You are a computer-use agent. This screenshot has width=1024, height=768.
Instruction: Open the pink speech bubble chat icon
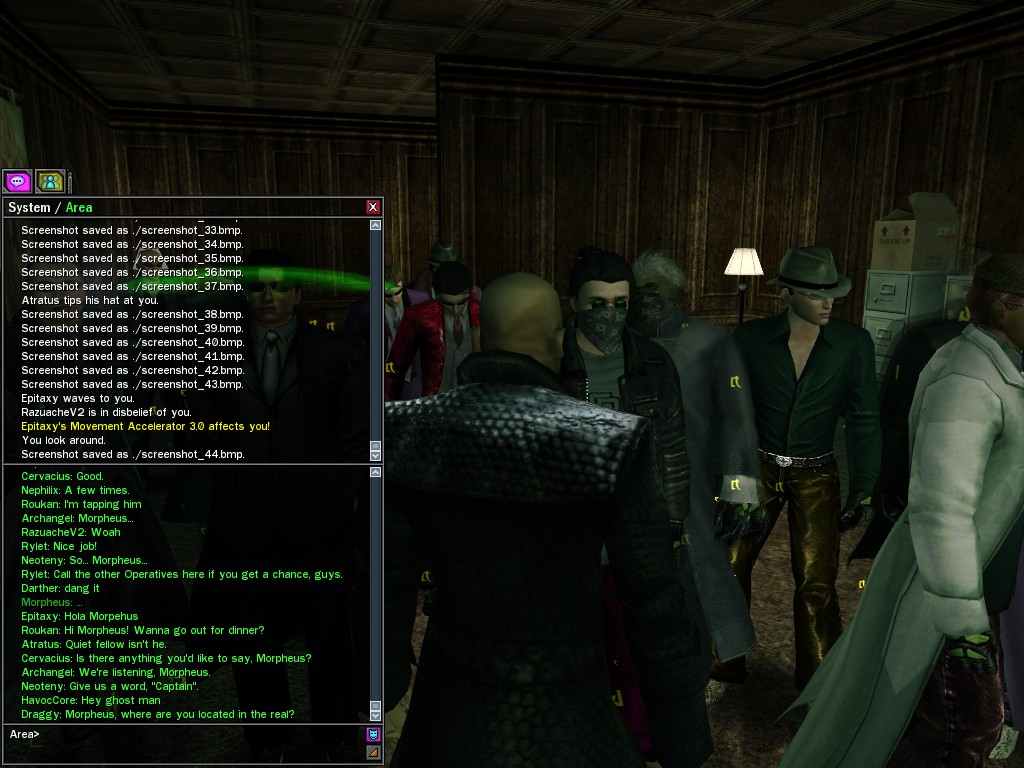pos(17,181)
